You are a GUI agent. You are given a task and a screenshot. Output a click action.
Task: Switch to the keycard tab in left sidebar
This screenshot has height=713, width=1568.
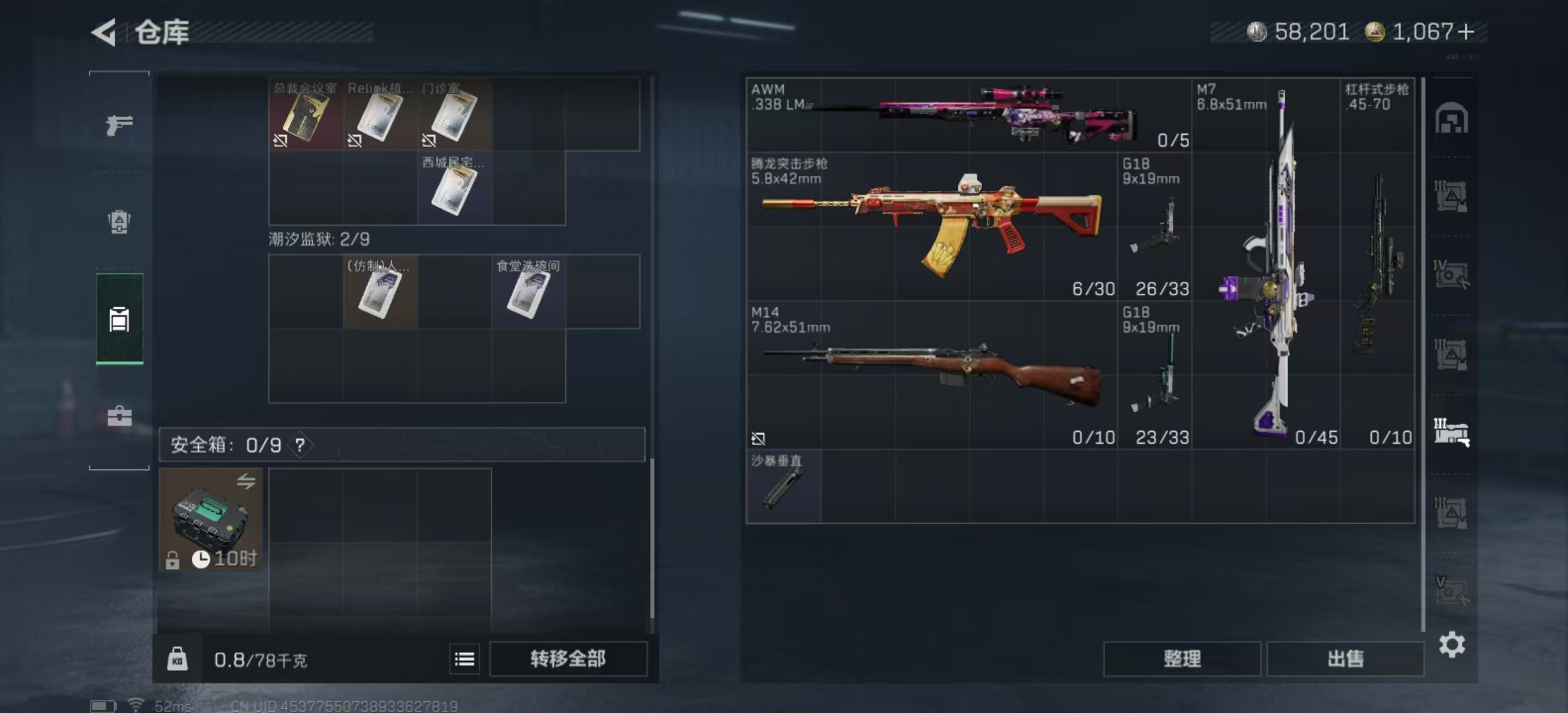(119, 320)
